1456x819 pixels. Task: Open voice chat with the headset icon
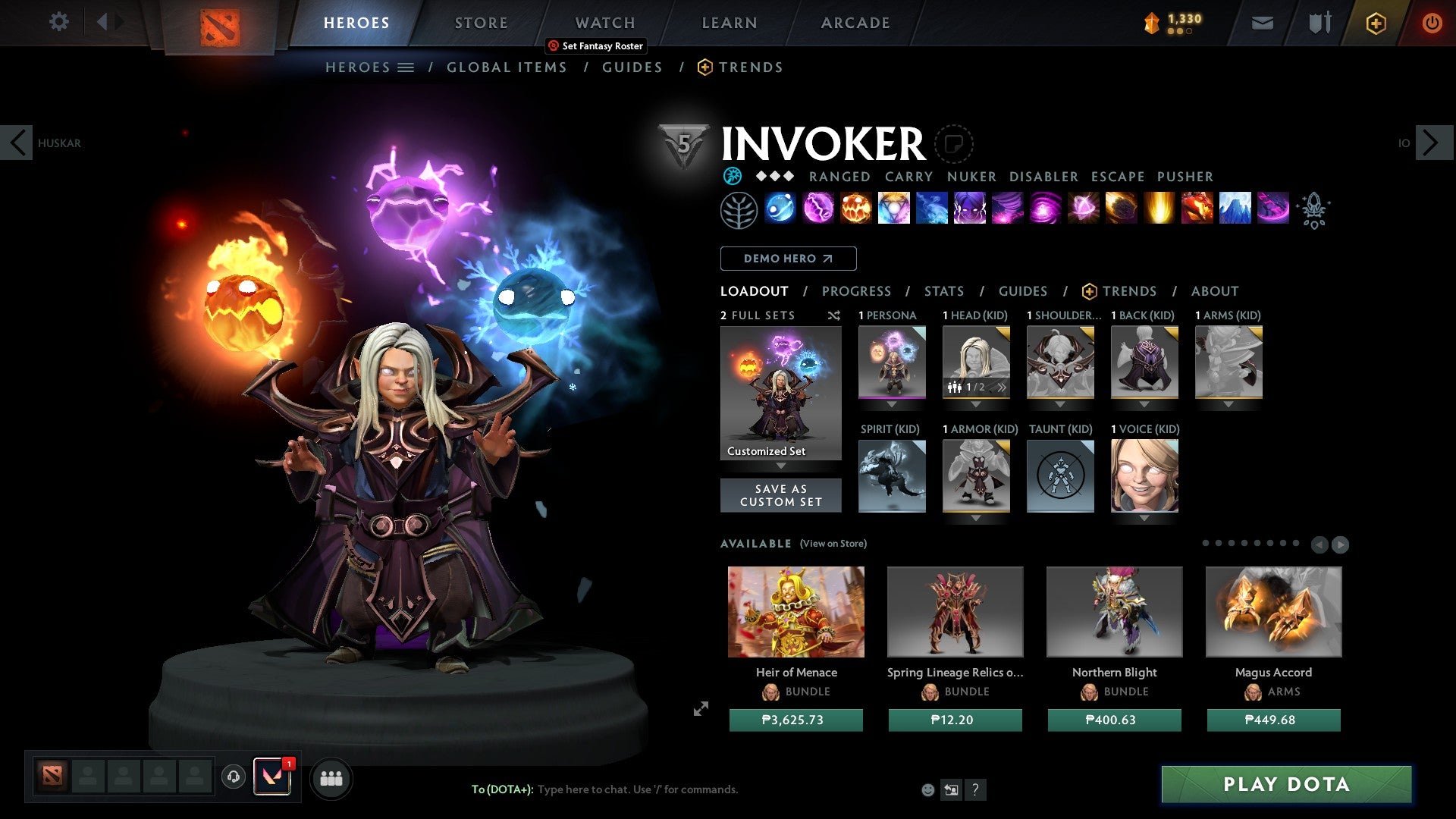coord(233,778)
